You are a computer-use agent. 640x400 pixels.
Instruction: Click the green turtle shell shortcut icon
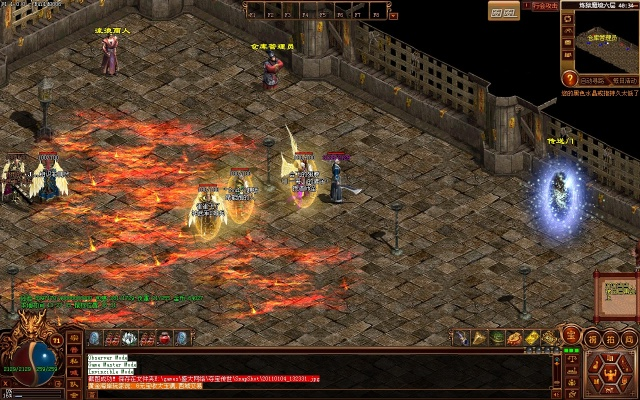click(497, 338)
